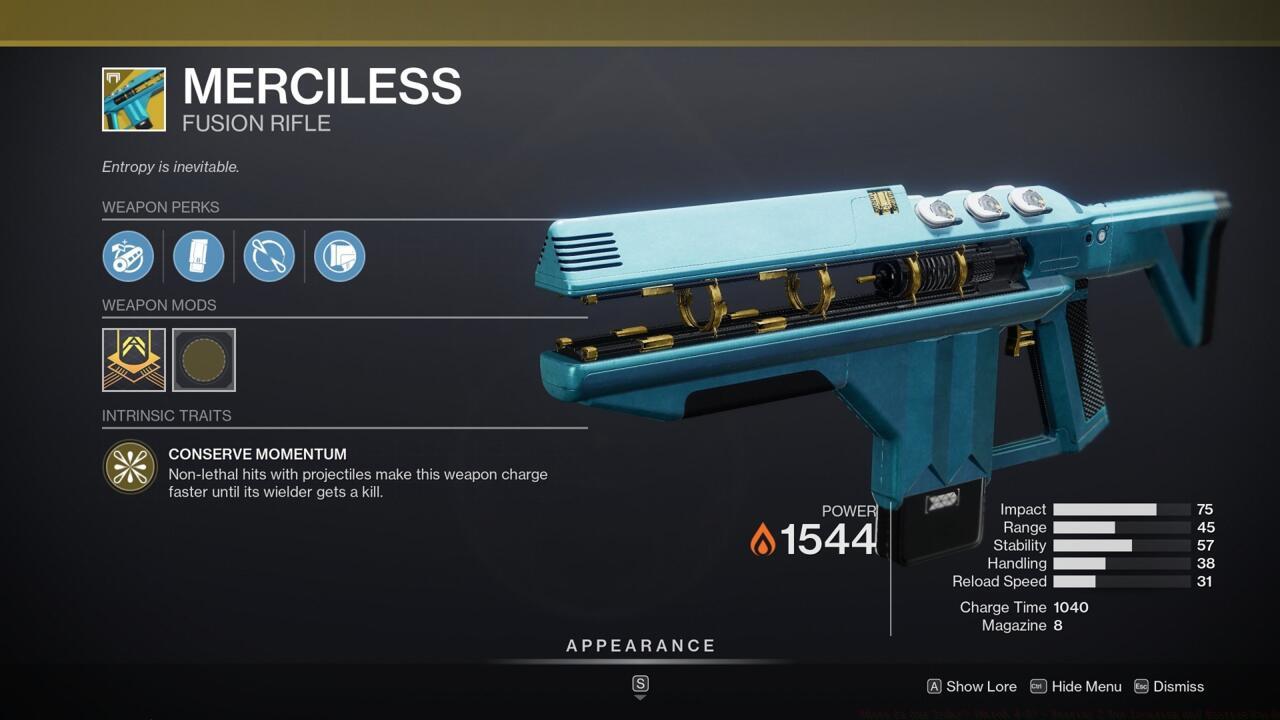1280x720 pixels.
Task: Select the stock perk, last in Weapon Perks
Action: (339, 256)
